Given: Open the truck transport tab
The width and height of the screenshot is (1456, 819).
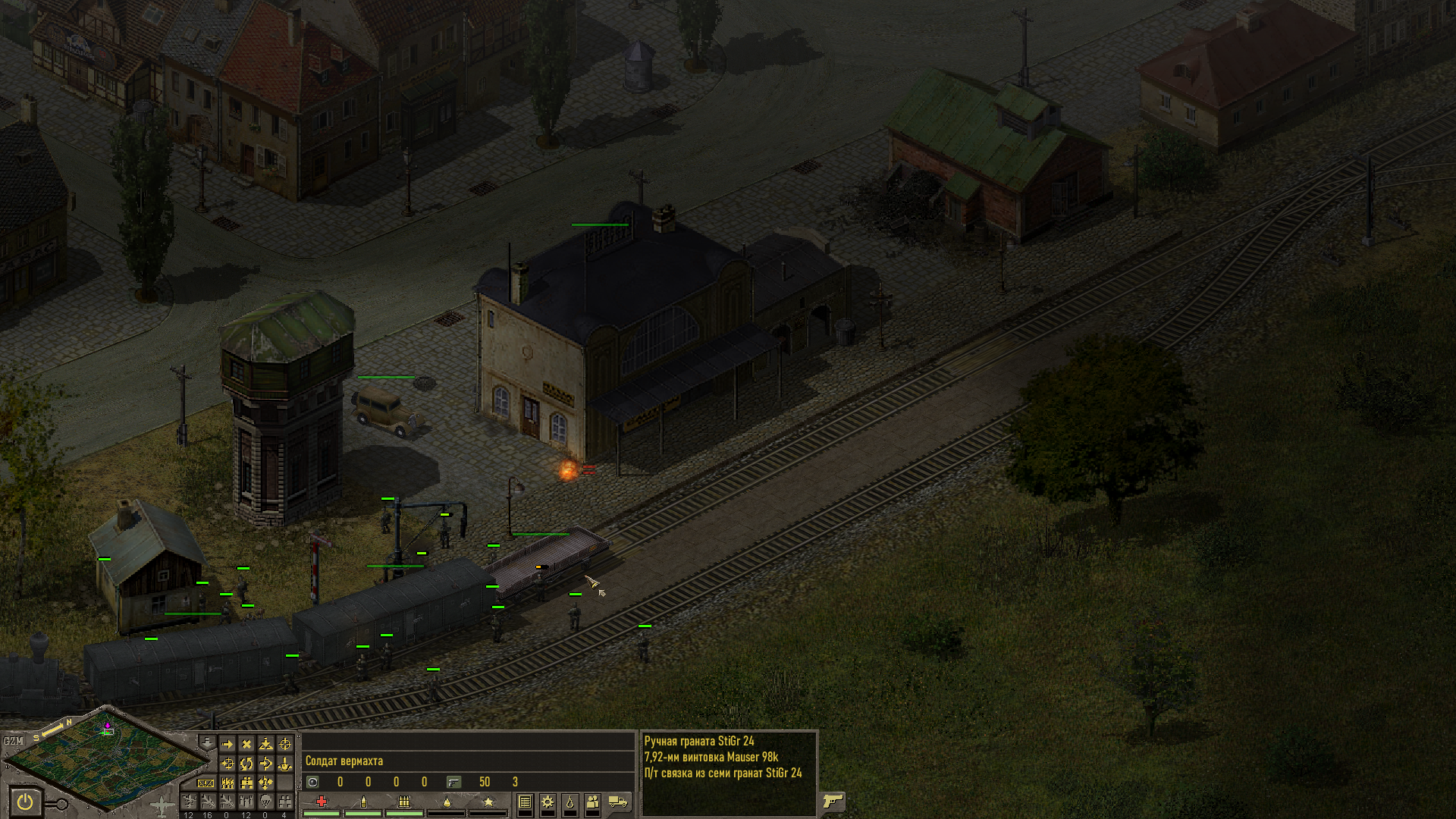Looking at the screenshot, I should click(x=618, y=802).
